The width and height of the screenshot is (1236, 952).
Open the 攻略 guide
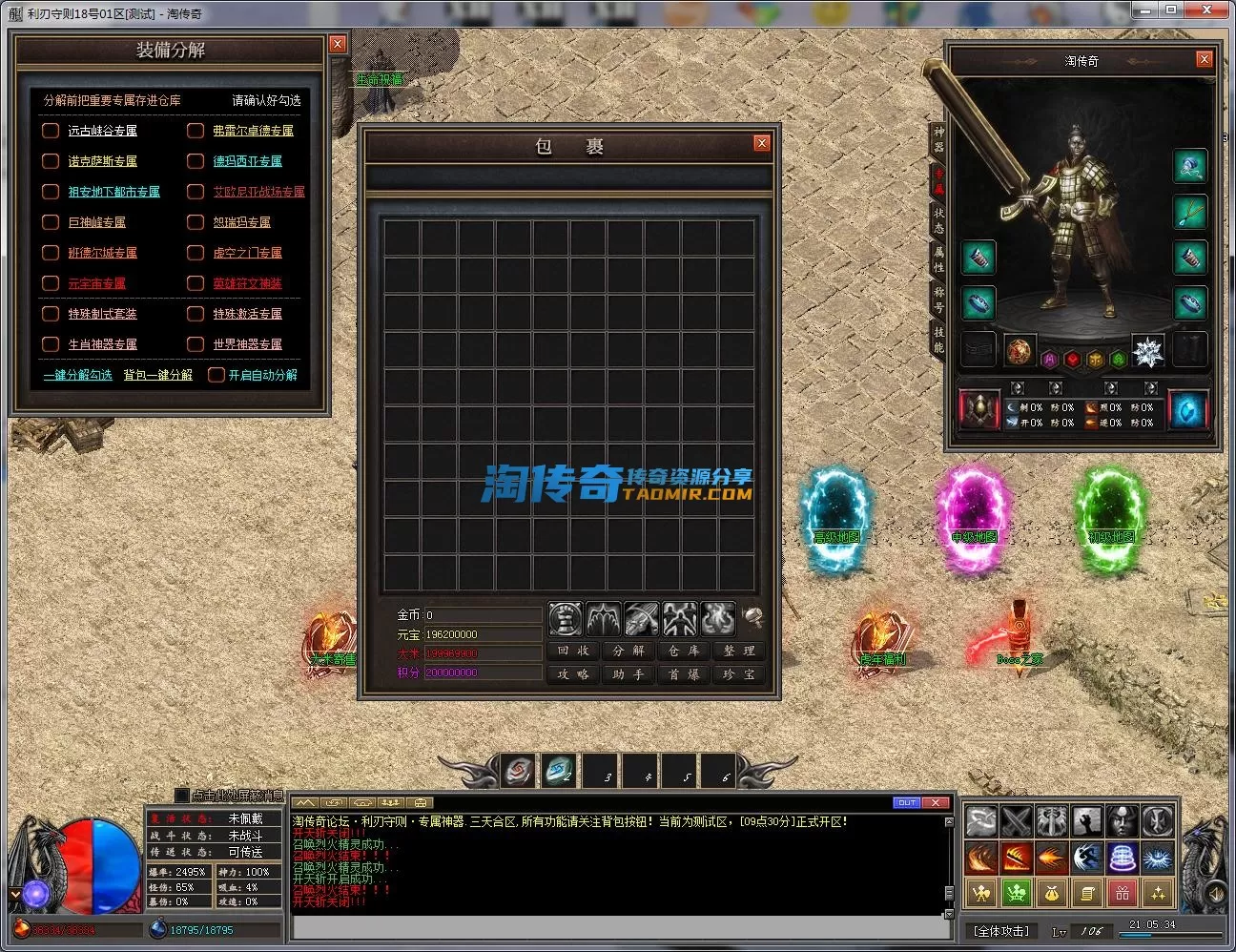click(x=573, y=674)
